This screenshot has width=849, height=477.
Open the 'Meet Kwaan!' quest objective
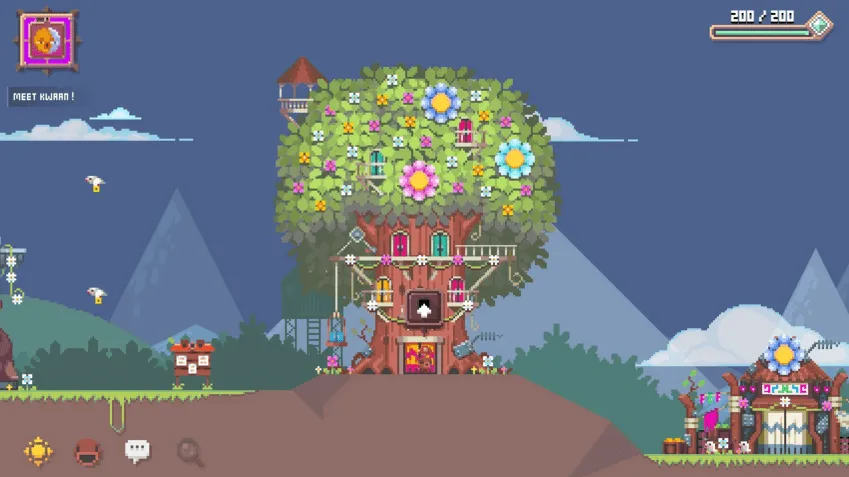pyautogui.click(x=43, y=97)
